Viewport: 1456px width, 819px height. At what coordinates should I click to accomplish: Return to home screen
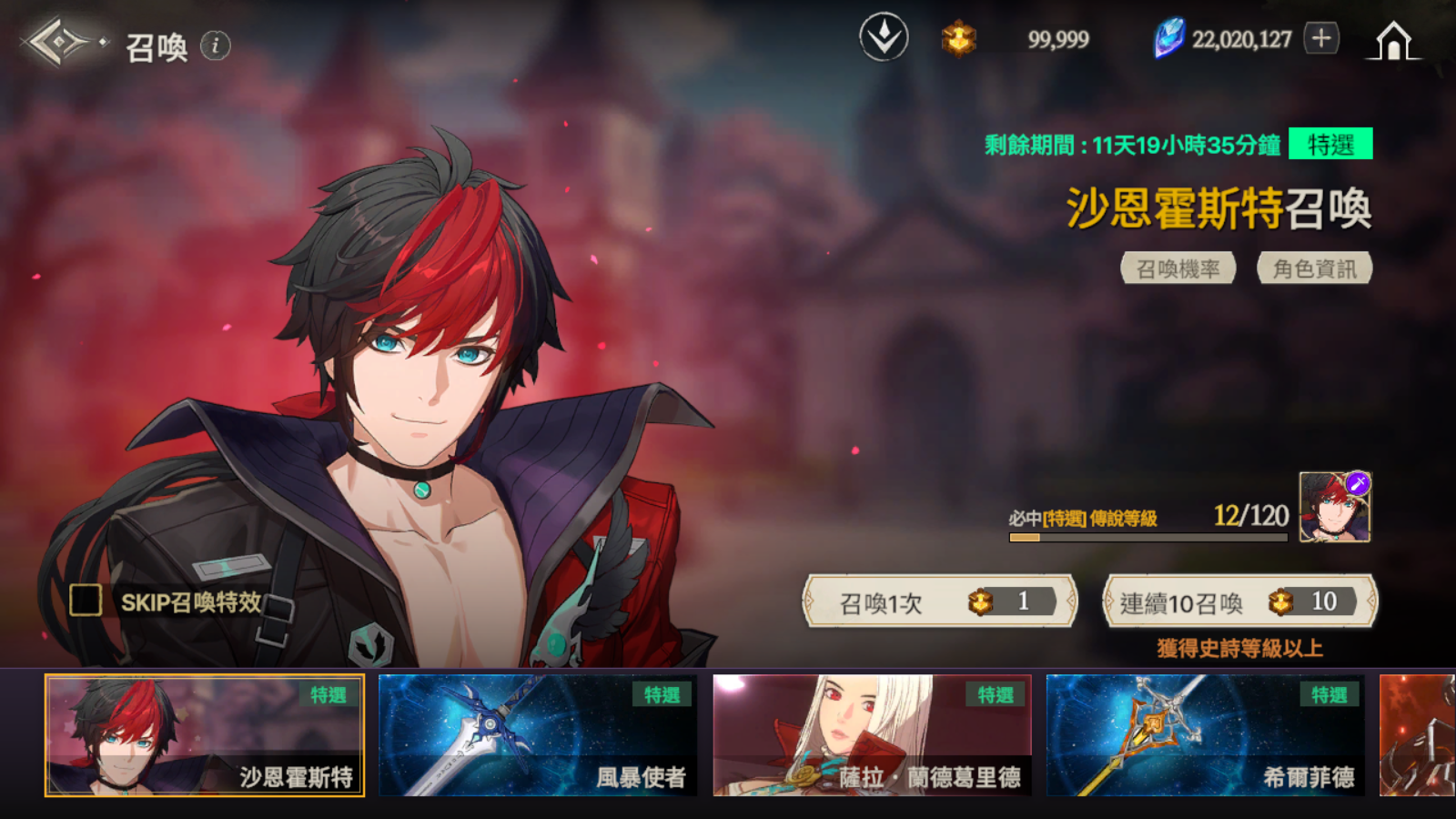1392,41
